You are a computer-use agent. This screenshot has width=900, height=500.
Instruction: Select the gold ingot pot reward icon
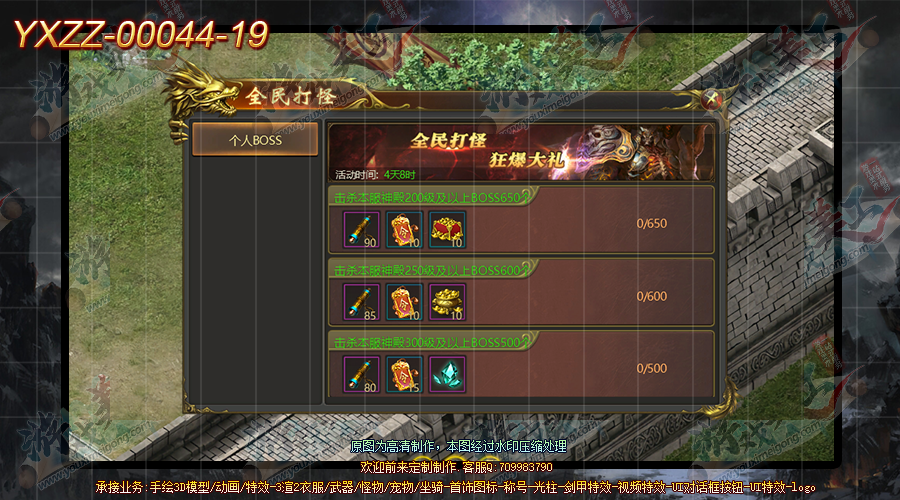(x=447, y=302)
